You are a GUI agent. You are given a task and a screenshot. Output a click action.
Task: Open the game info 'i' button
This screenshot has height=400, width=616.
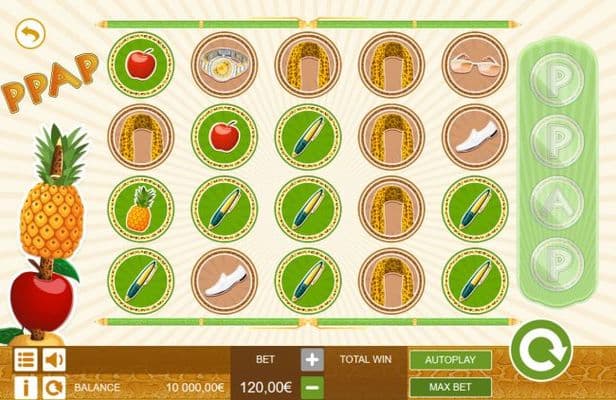point(26,386)
